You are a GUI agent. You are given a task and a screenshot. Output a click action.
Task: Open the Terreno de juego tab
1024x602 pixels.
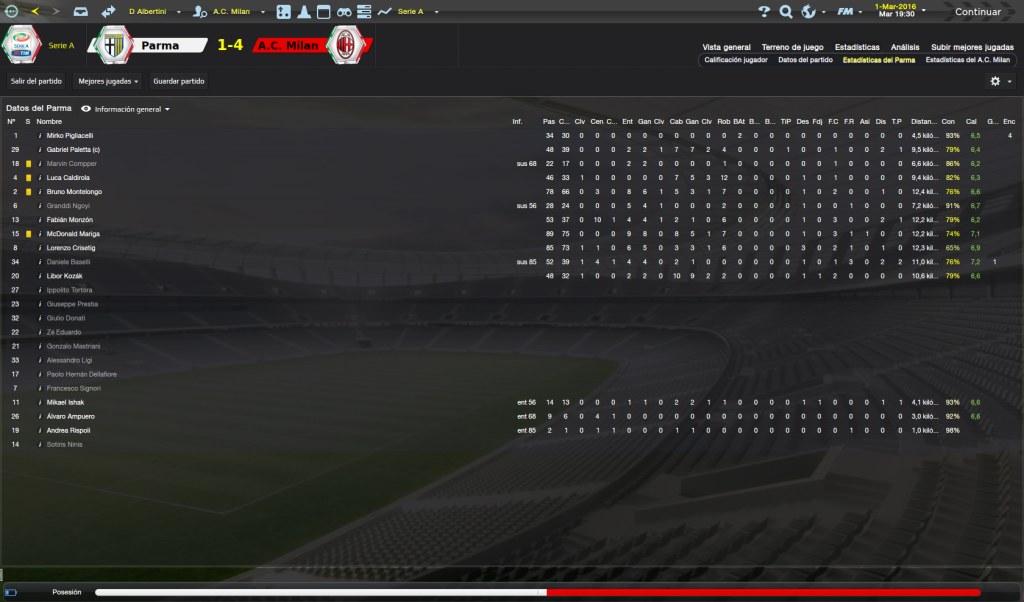pos(792,47)
